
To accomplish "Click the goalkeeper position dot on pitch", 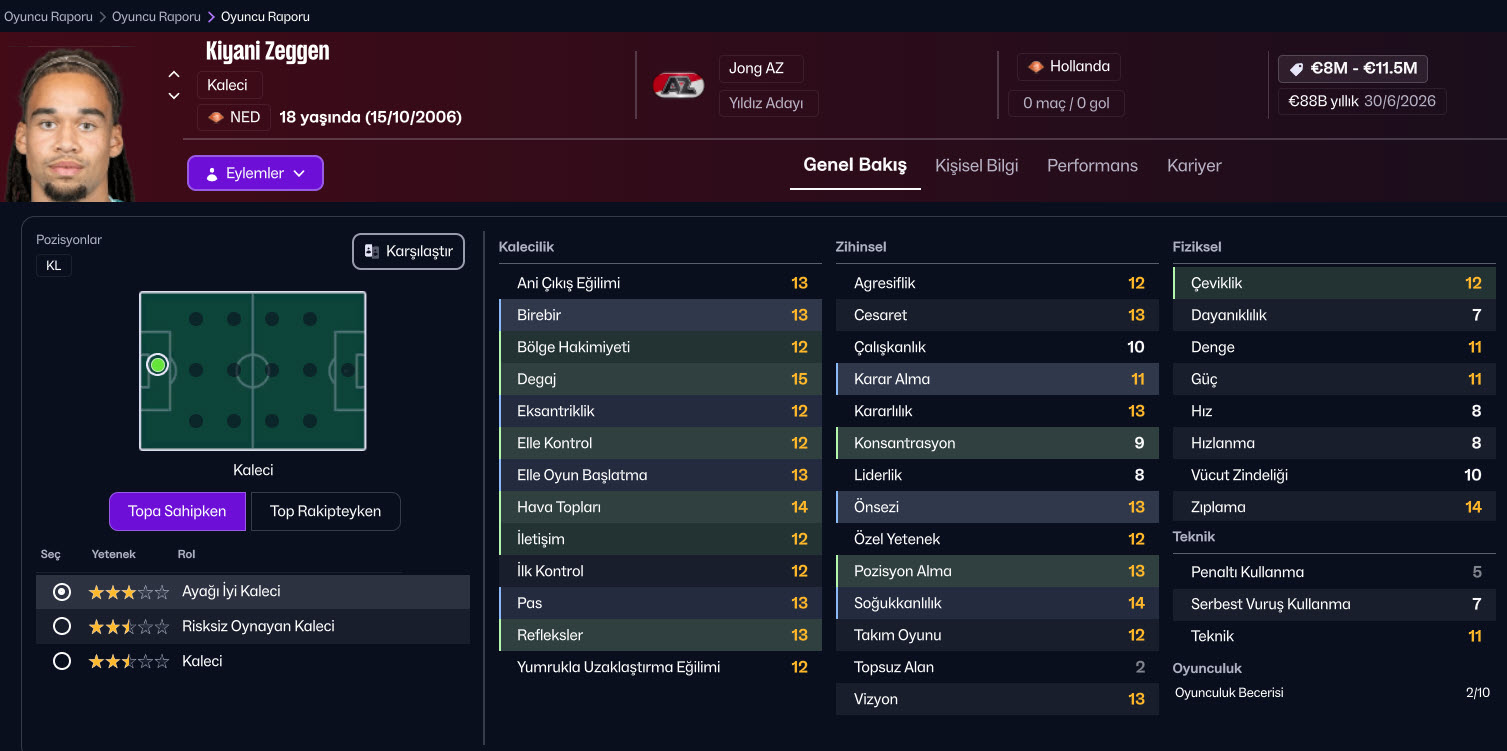I will (x=157, y=365).
